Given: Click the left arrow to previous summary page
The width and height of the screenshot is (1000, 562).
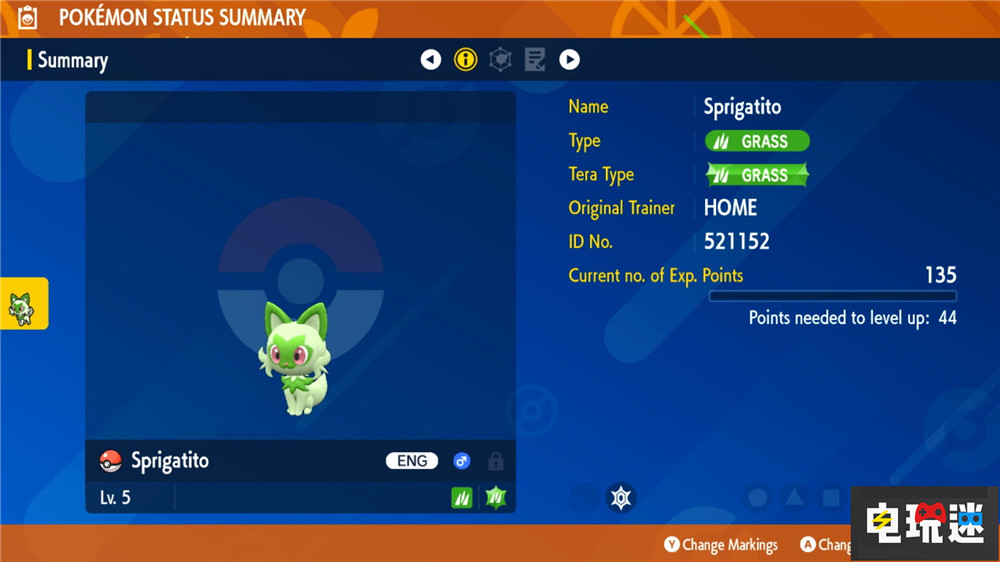Looking at the screenshot, I should [x=431, y=60].
